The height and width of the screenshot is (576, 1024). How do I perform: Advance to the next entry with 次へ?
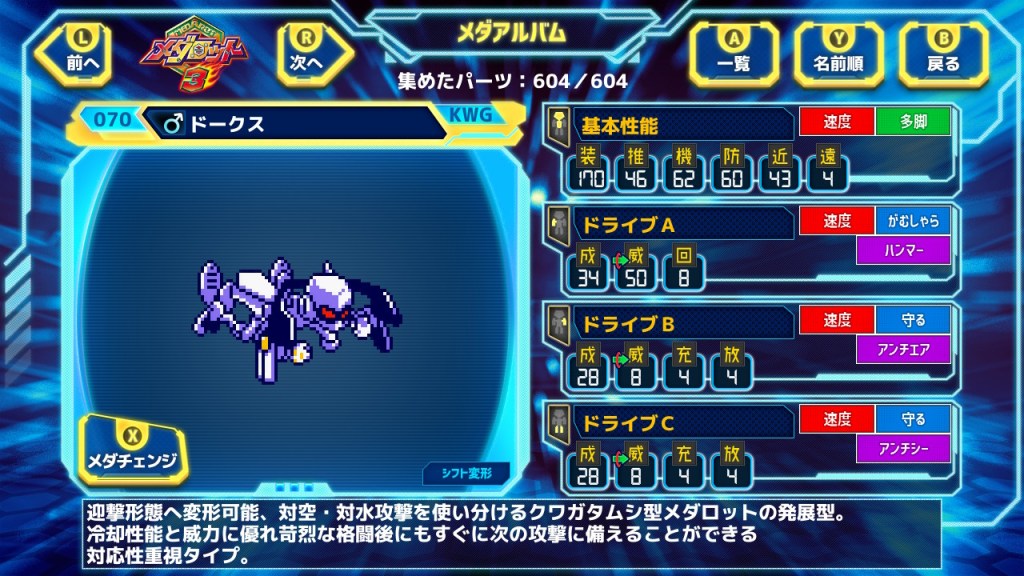(304, 51)
